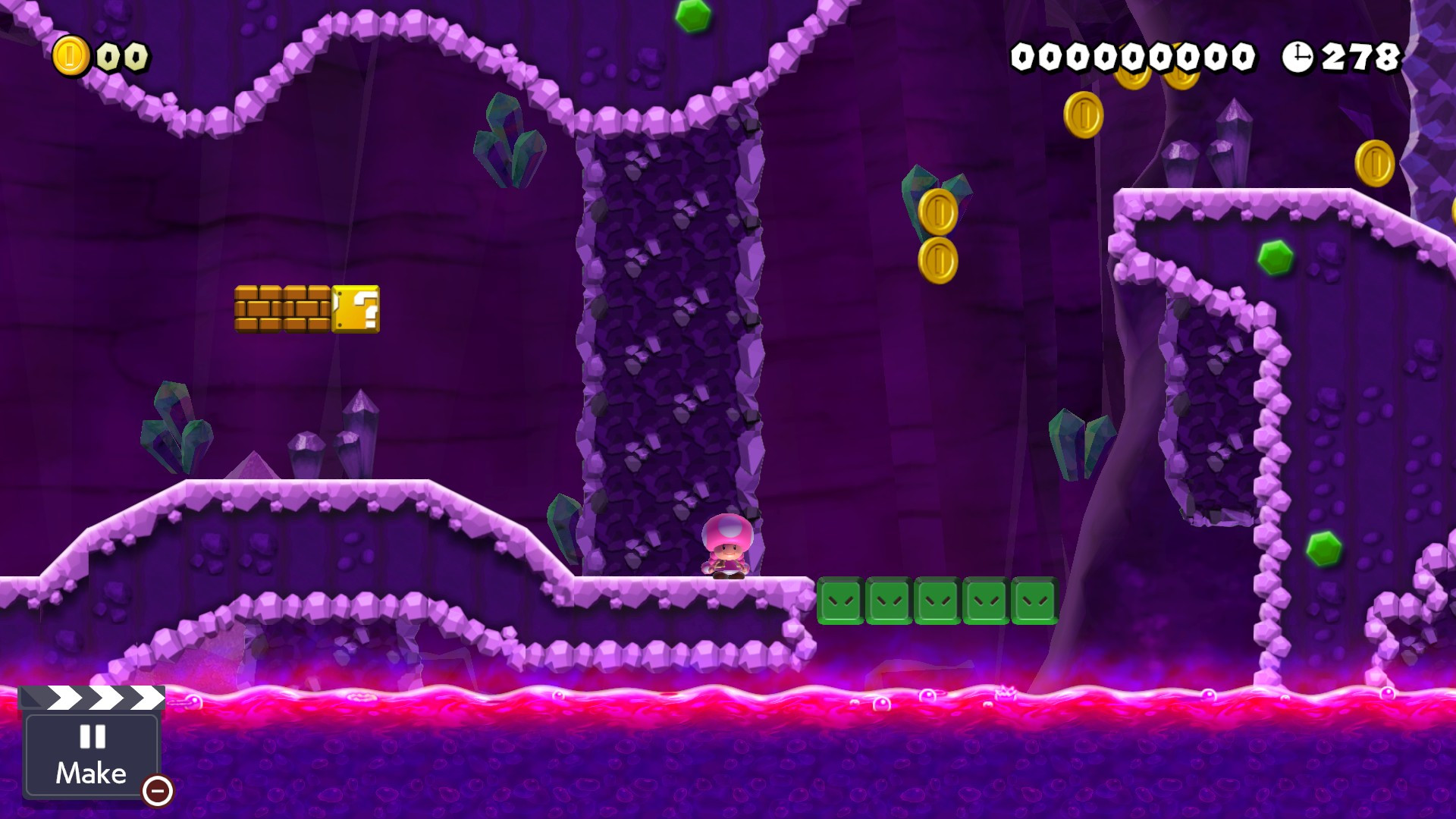Click the coin counter icon top left
1456x819 pixels.
70,55
